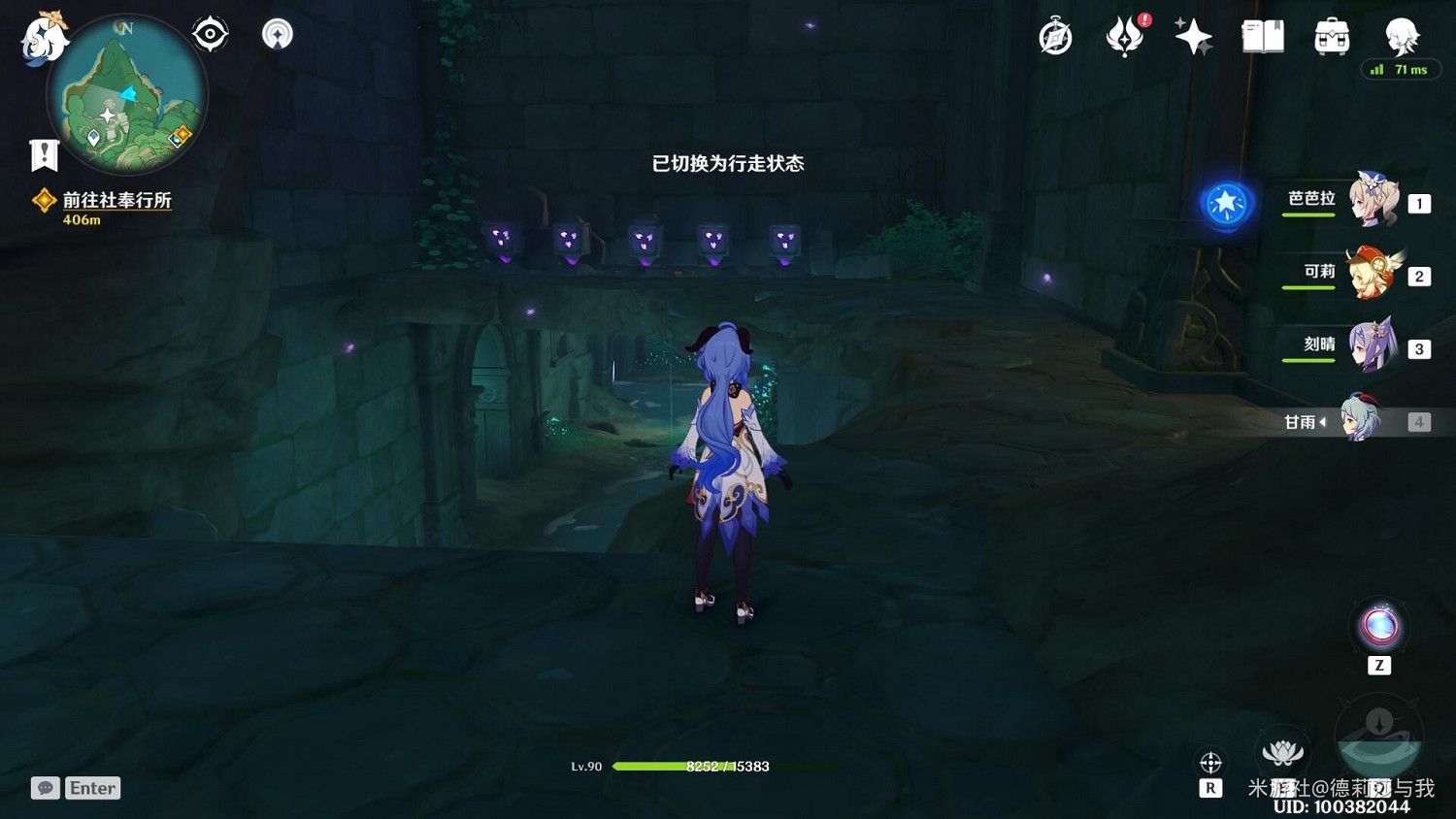The image size is (1456, 819).
Task: Open the character screen via avatar icon
Action: tap(1400, 37)
